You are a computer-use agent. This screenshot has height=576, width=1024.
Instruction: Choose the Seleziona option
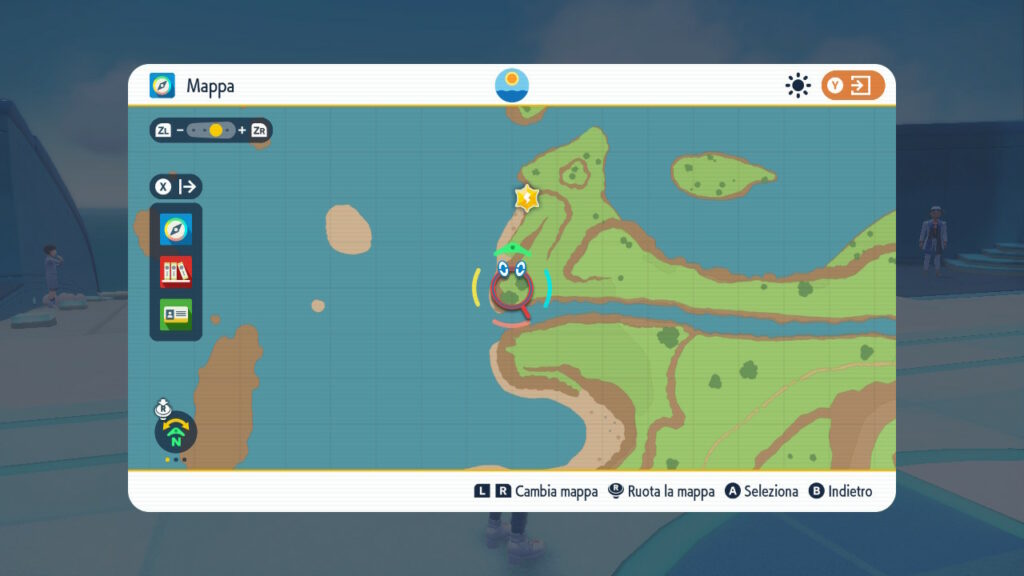pyautogui.click(x=762, y=491)
